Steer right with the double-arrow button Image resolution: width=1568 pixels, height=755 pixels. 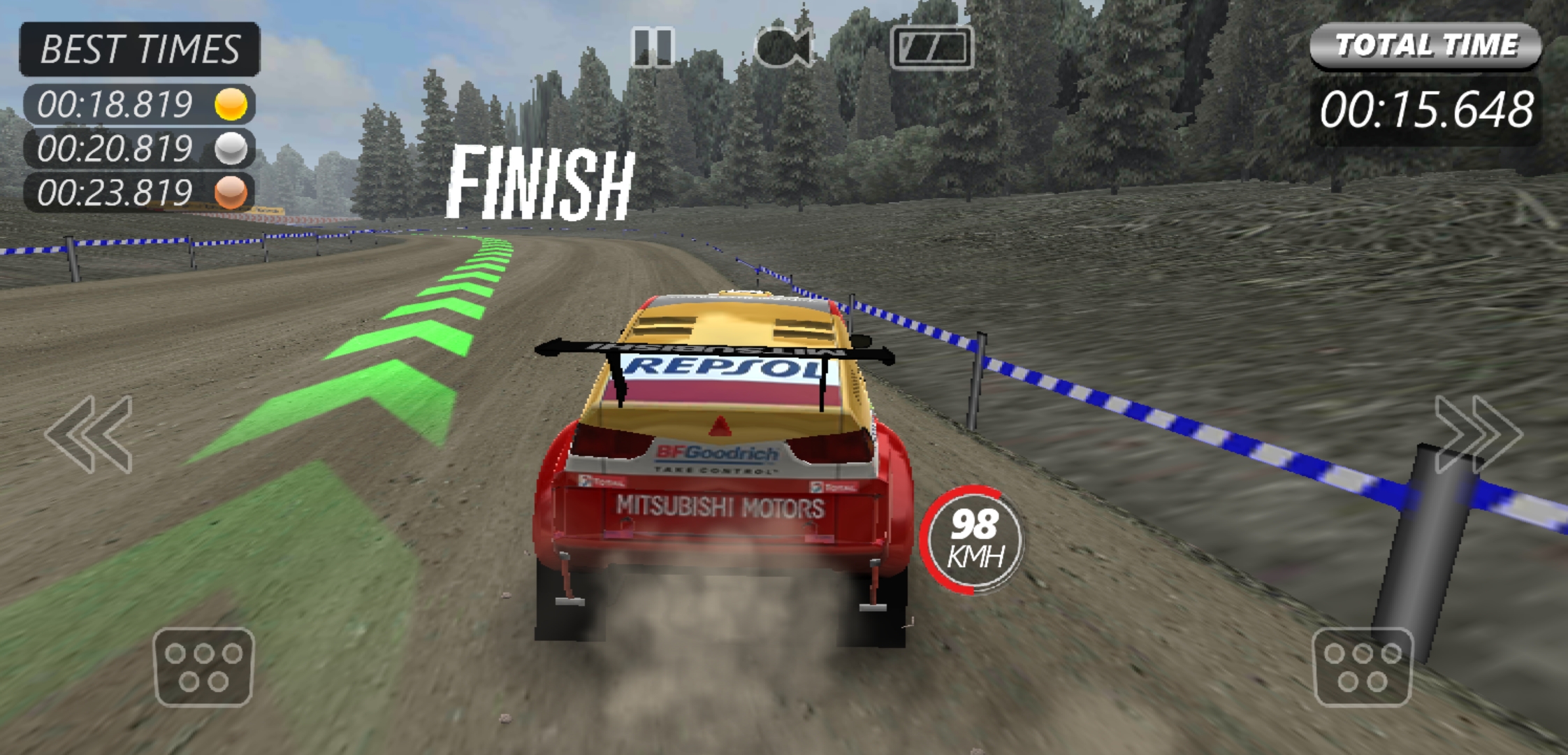[1477, 434]
